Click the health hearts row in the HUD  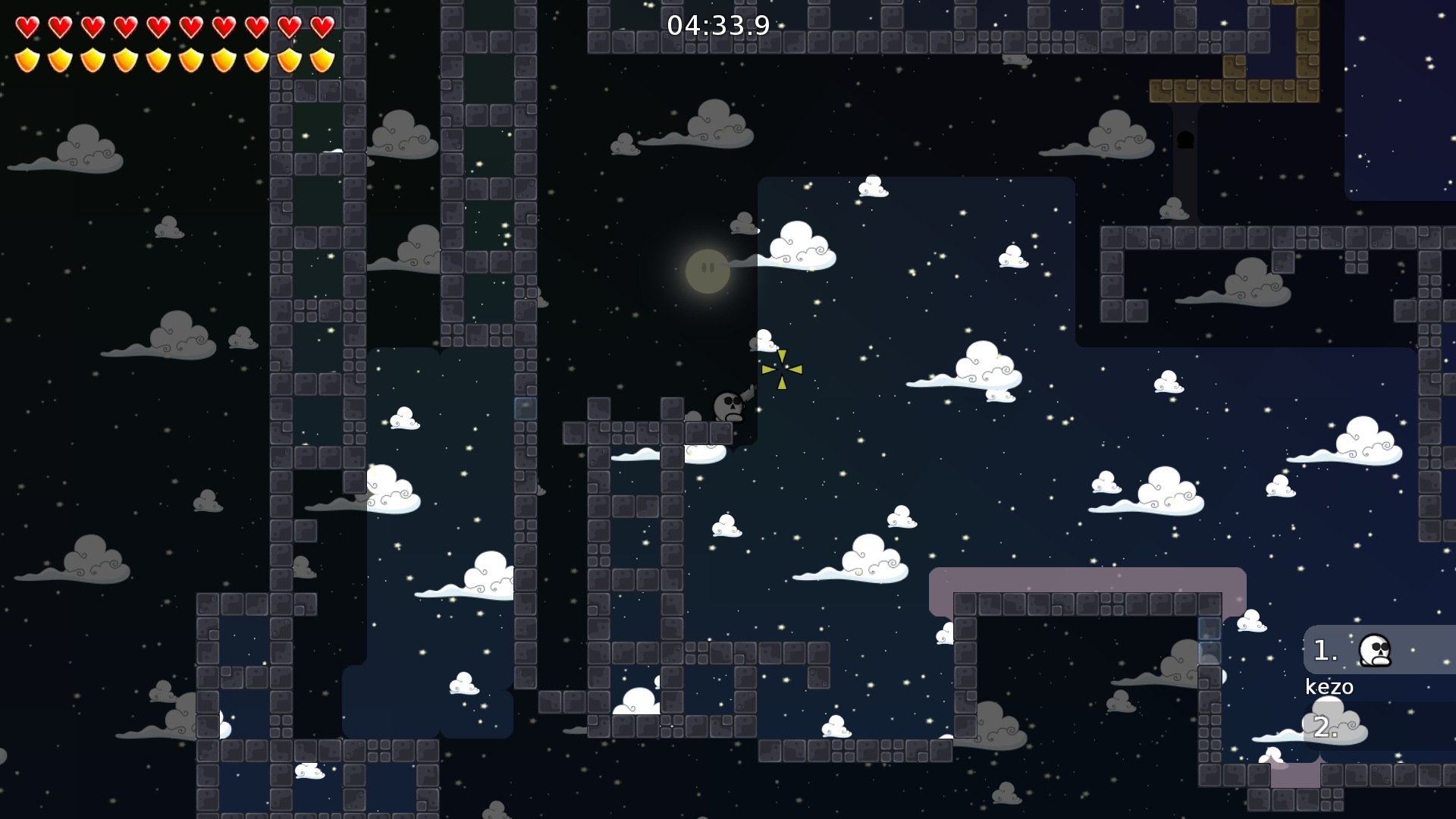pyautogui.click(x=174, y=28)
